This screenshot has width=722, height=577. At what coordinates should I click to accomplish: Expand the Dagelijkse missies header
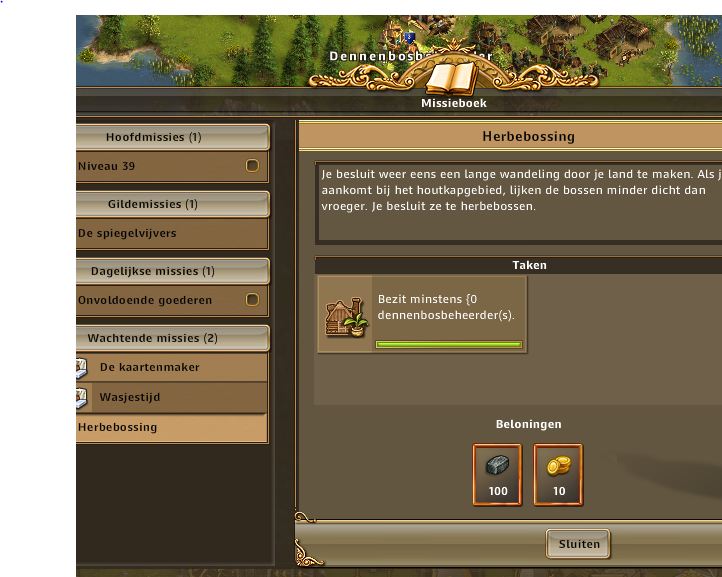[172, 271]
